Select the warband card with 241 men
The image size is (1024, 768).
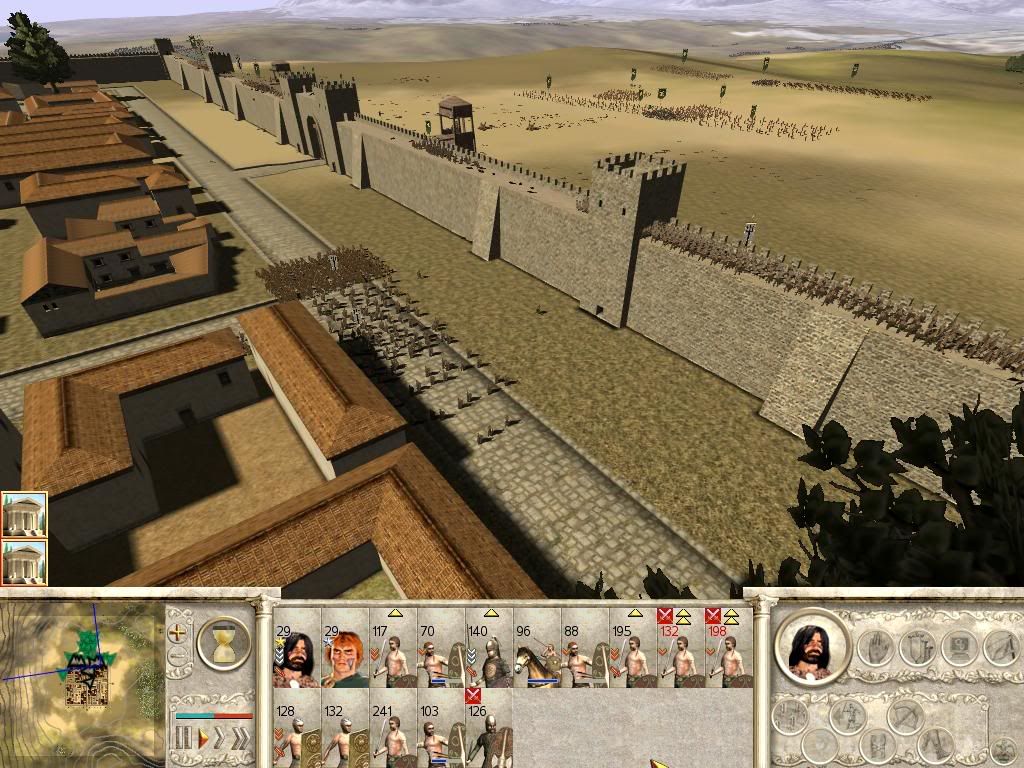pyautogui.click(x=392, y=734)
